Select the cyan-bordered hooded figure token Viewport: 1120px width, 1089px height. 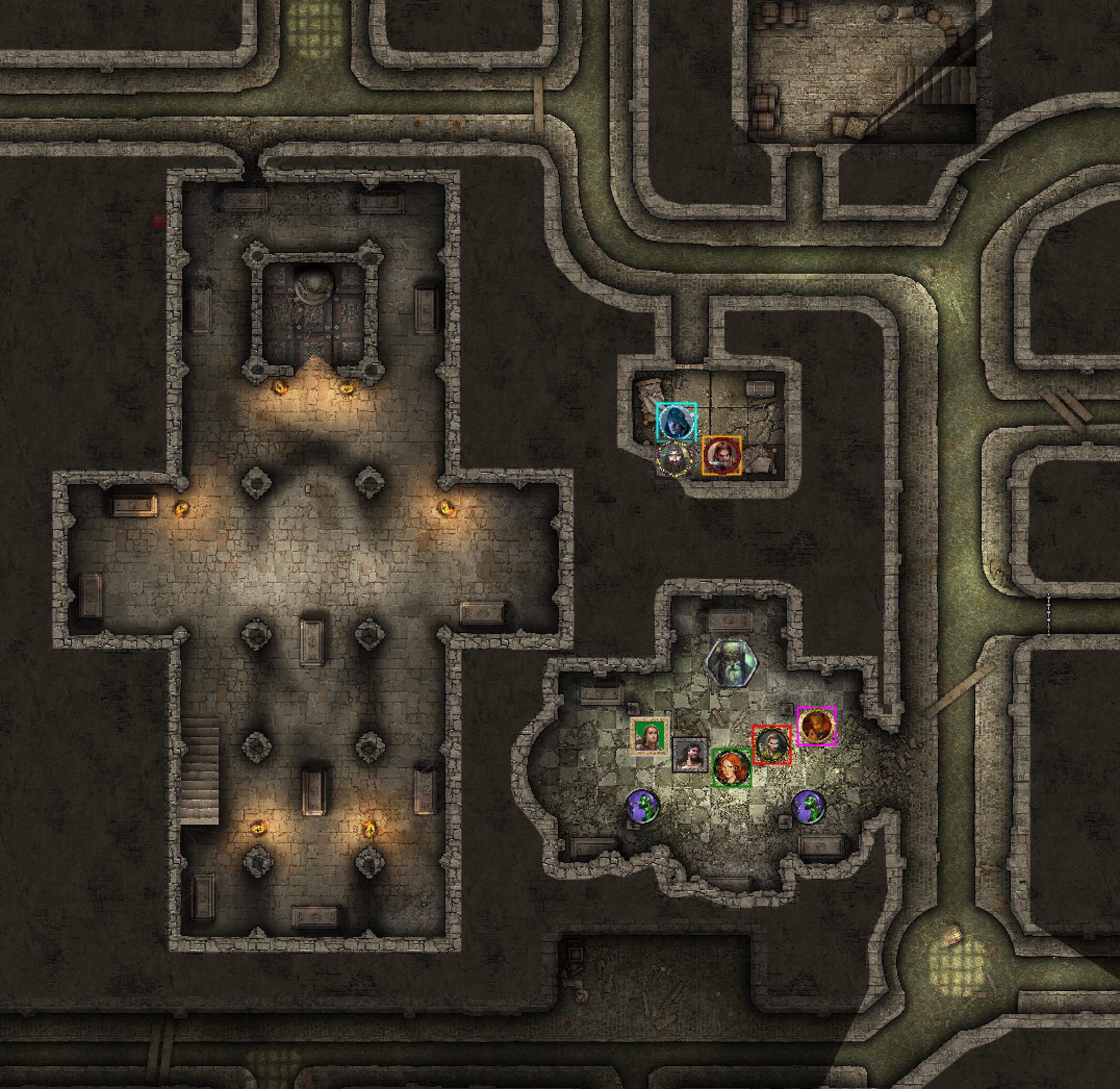point(677,422)
